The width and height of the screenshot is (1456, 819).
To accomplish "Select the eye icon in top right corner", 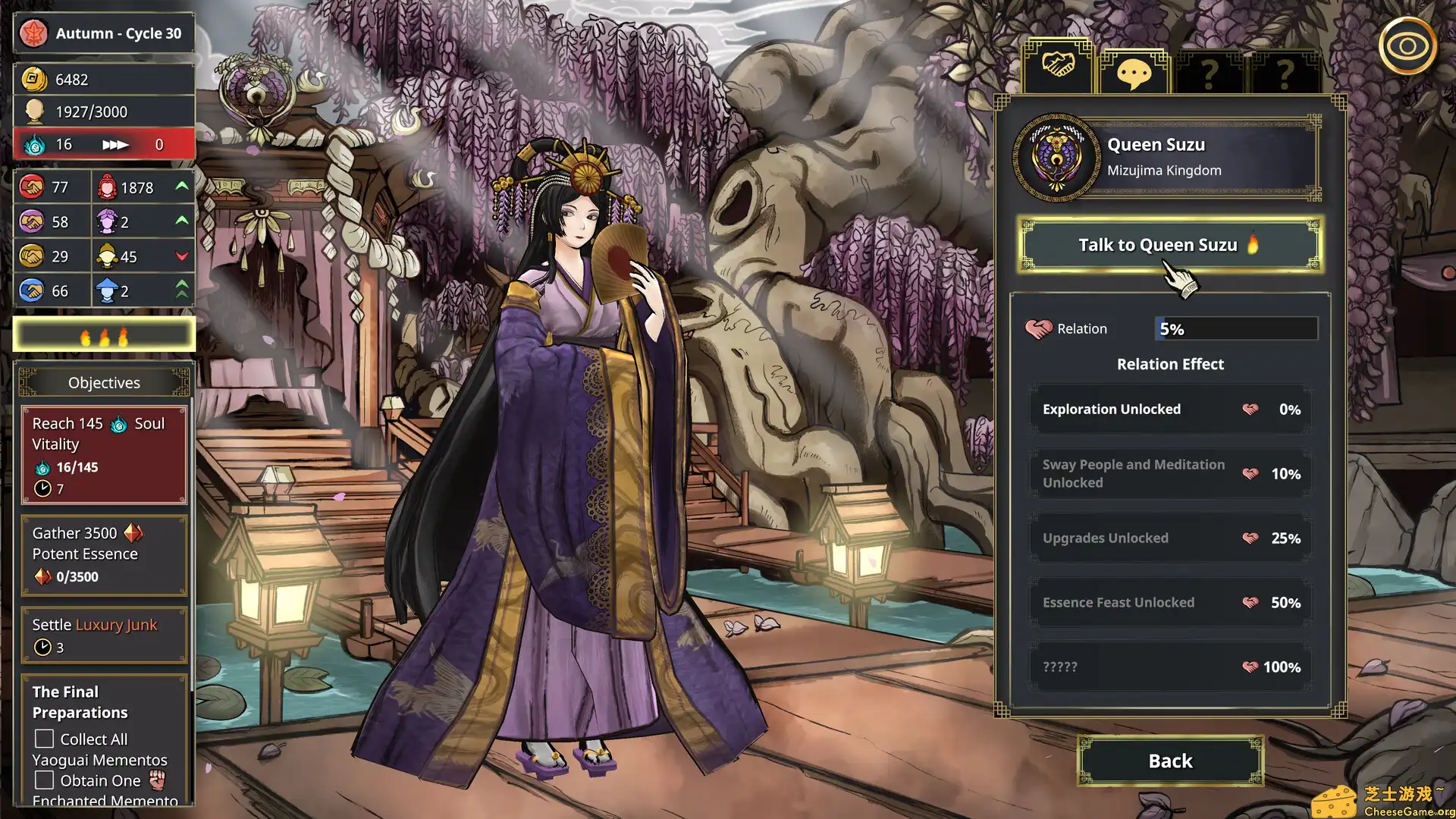I will pos(1407,47).
